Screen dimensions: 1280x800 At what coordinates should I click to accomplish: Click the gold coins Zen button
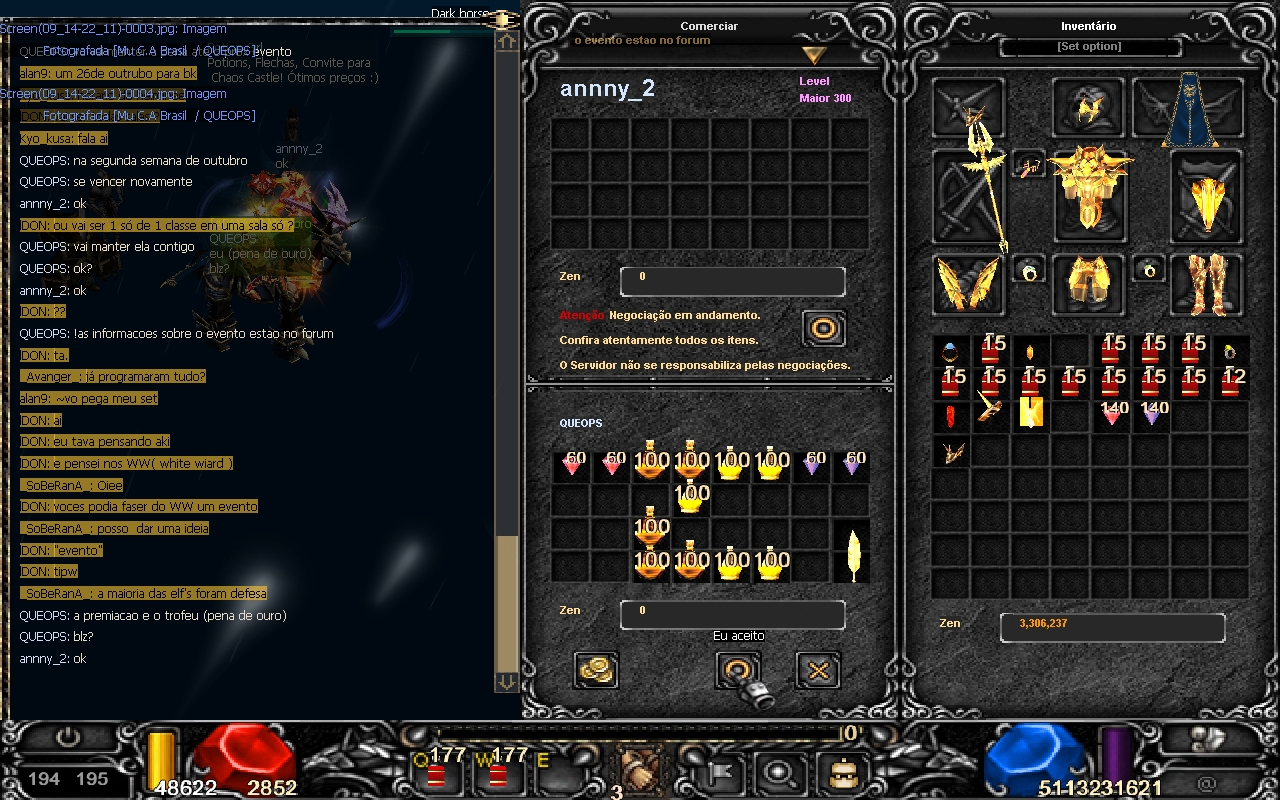[x=596, y=670]
